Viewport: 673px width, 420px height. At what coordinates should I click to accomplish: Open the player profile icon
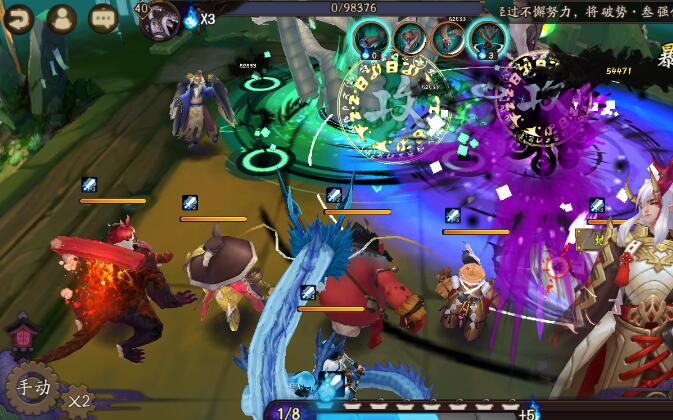(x=62, y=18)
